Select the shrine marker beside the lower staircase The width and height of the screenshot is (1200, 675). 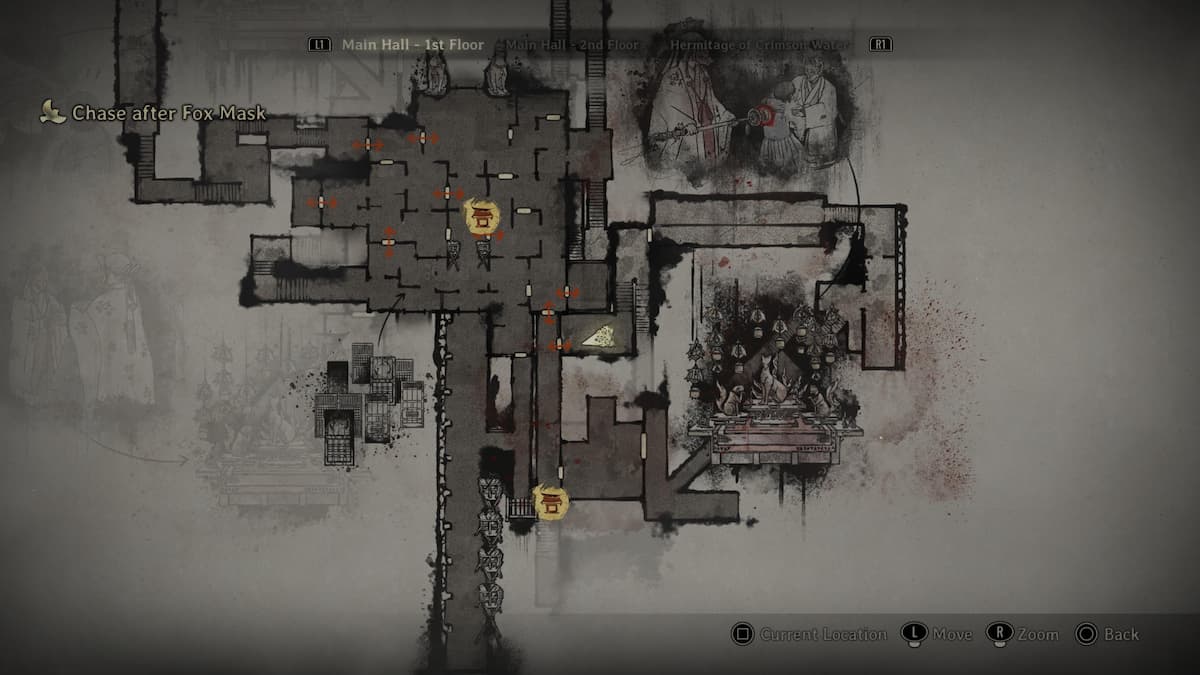click(550, 500)
